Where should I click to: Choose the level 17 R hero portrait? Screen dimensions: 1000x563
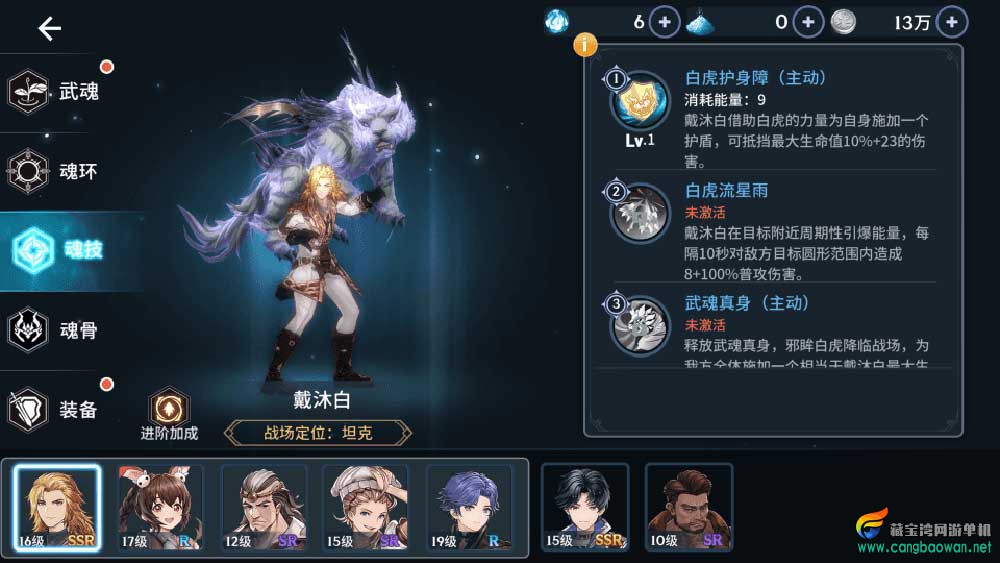pyautogui.click(x=159, y=509)
